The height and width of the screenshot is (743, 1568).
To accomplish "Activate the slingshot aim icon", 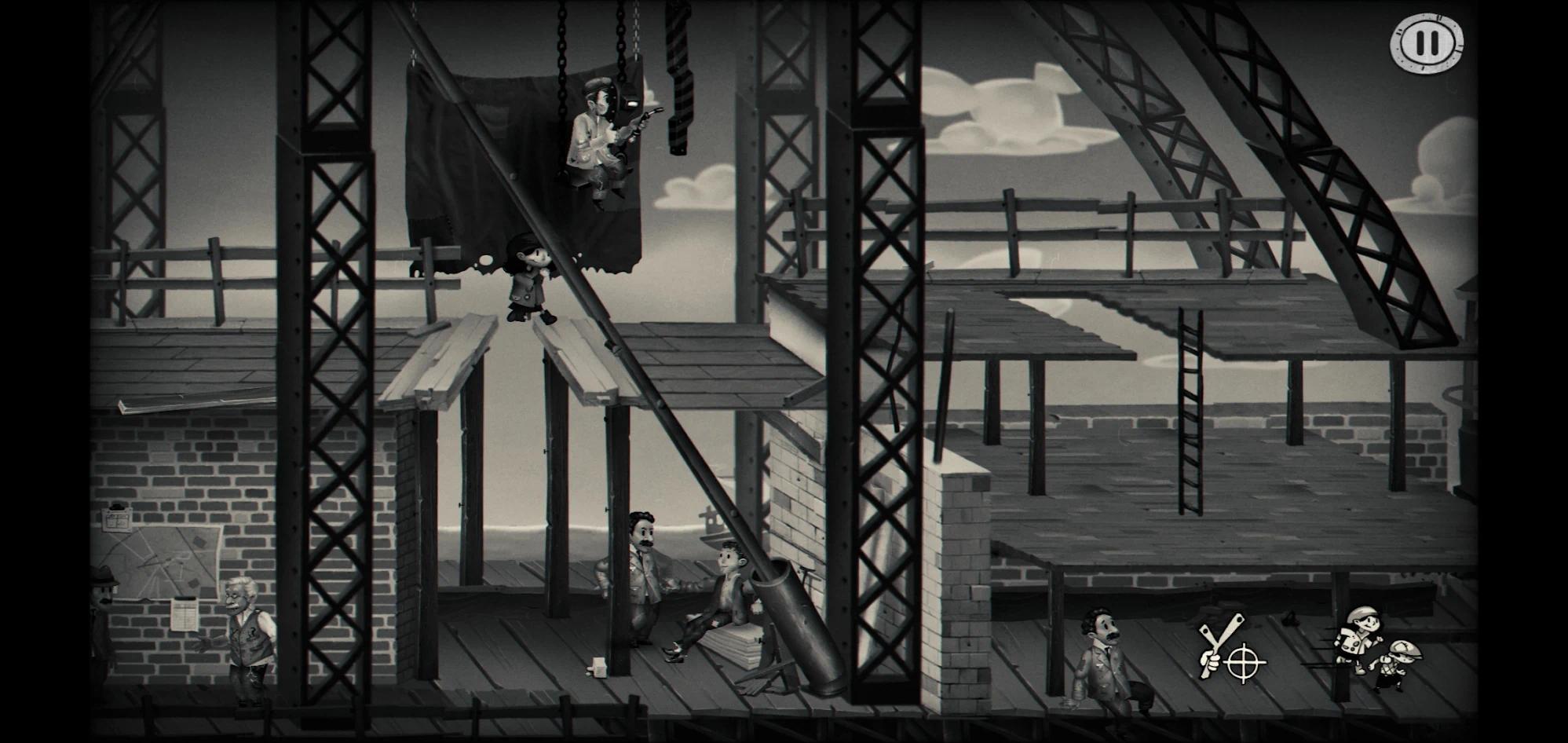I will [1230, 650].
